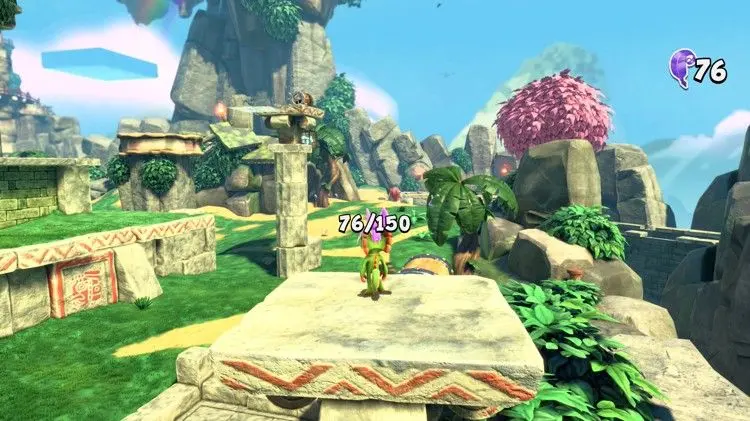Image resolution: width=750 pixels, height=421 pixels.
Task: Click the purple quill collectible icon
Action: tap(683, 67)
